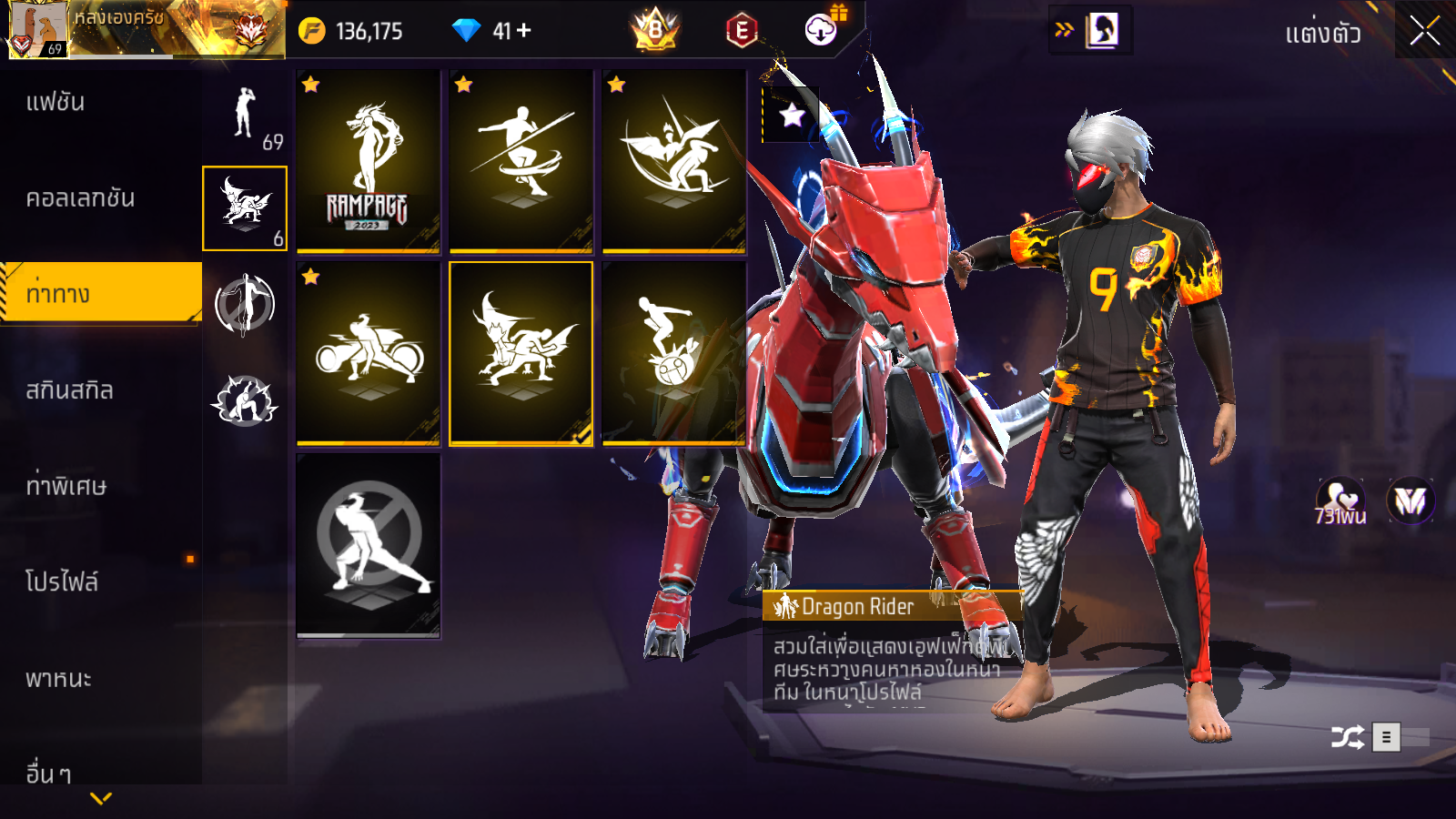This screenshot has width=1456, height=819.
Task: Show the พาหนะ vehicles tab
Action: click(x=58, y=679)
